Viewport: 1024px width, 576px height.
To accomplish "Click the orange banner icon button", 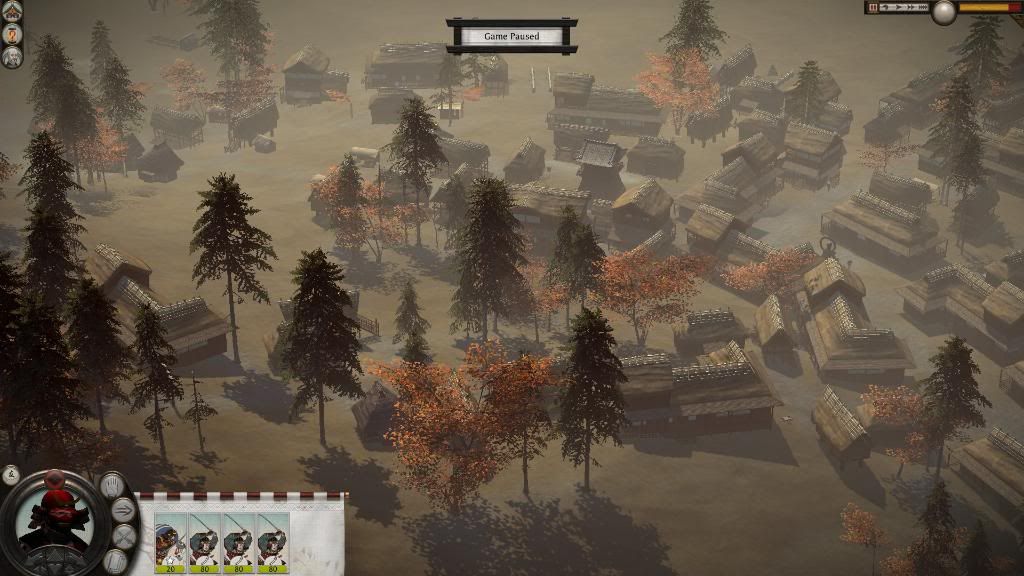I will (12, 33).
